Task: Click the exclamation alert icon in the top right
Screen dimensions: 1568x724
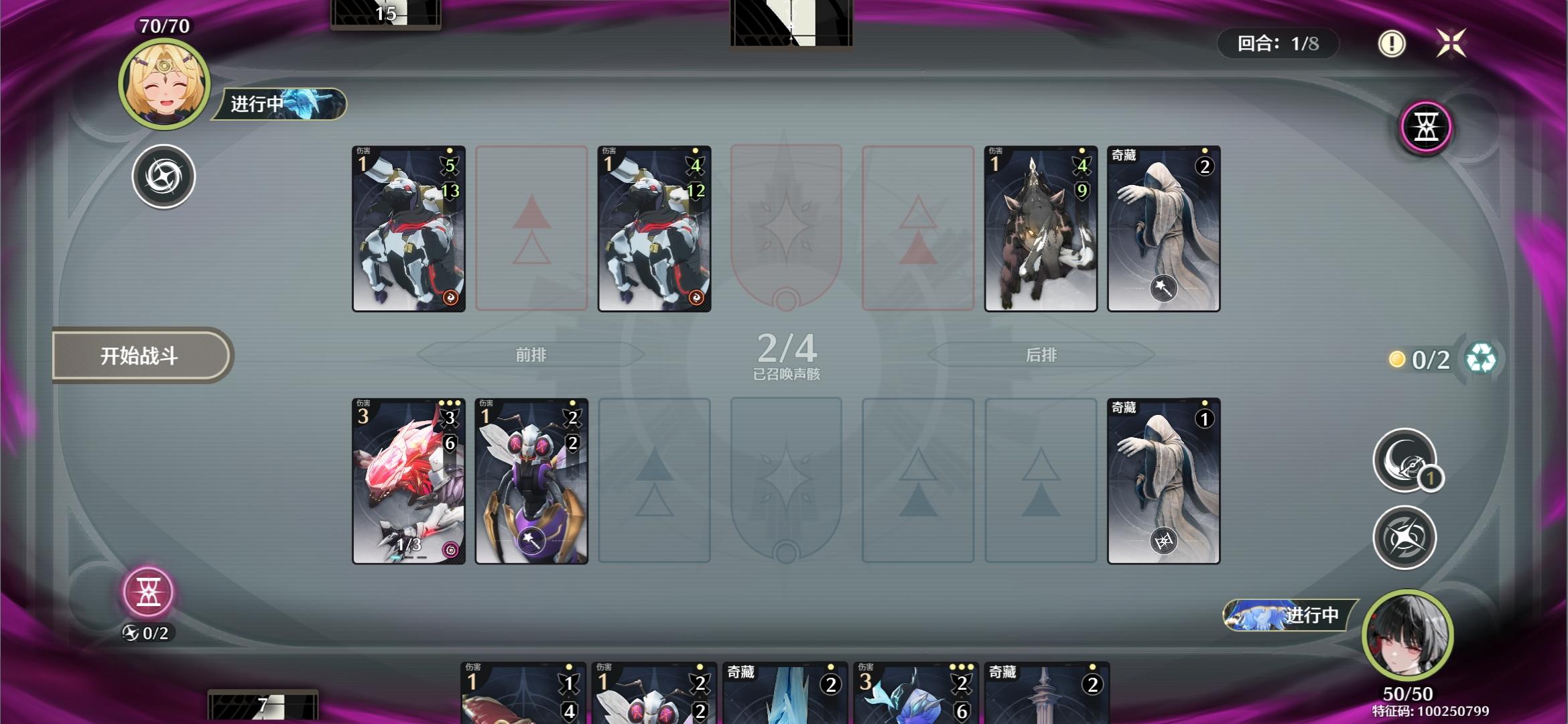Action: (x=1393, y=44)
